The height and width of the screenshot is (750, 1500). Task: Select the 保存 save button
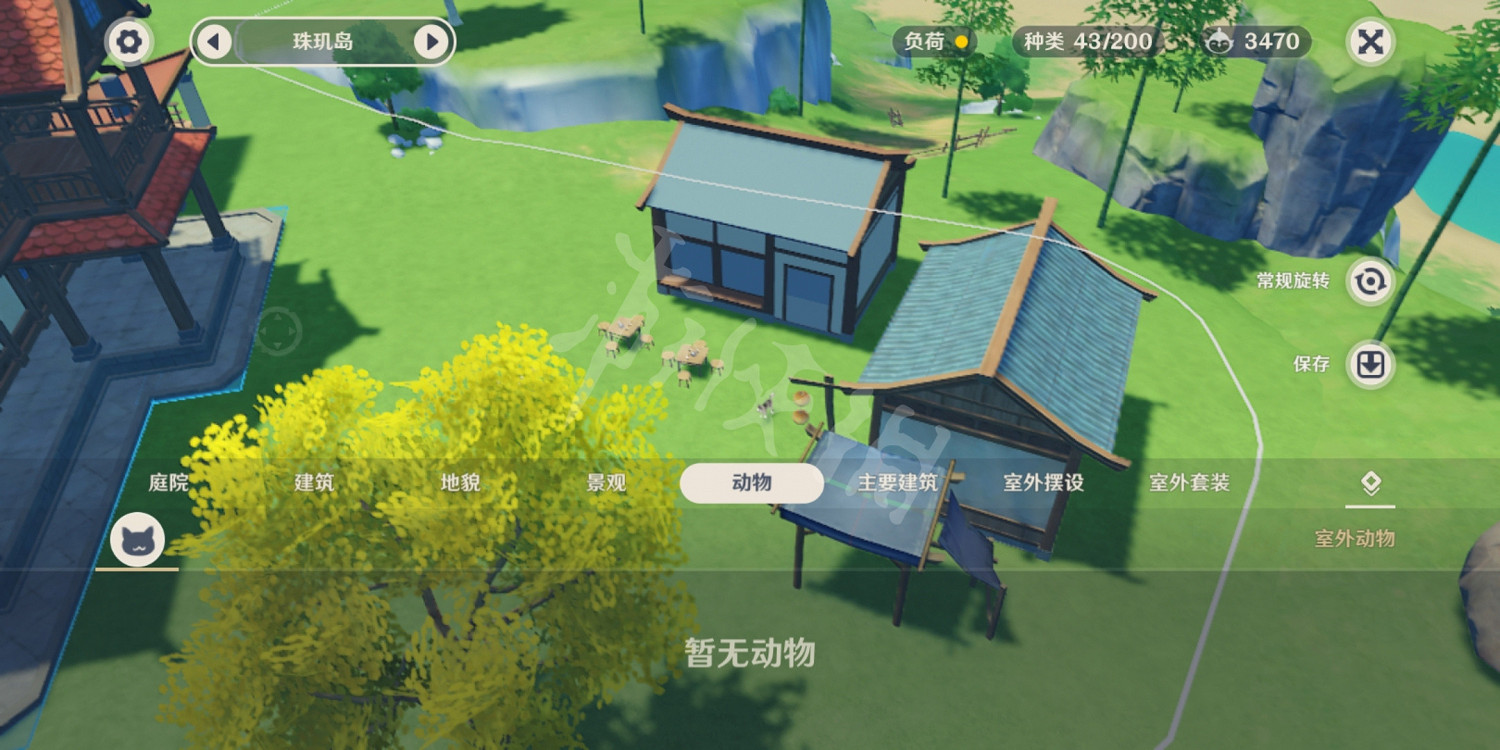click(1311, 365)
